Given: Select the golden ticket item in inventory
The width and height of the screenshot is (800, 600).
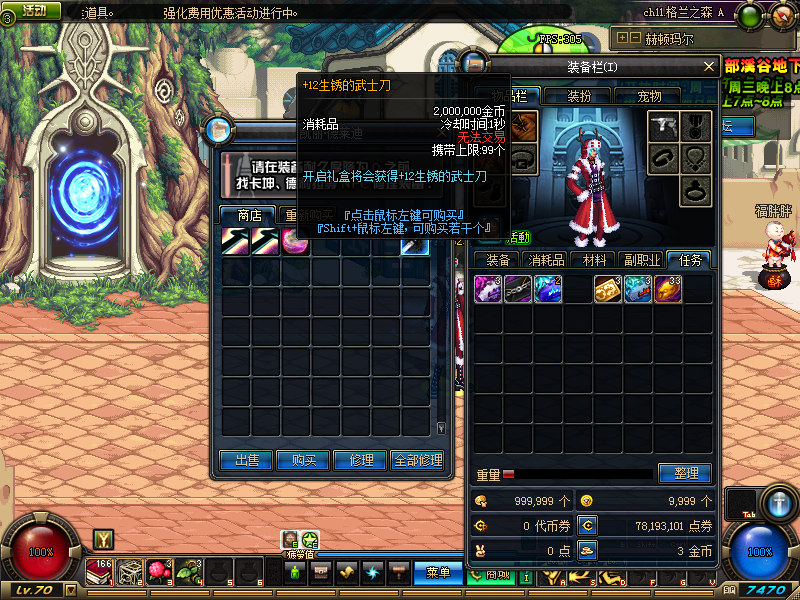Looking at the screenshot, I should [x=608, y=289].
